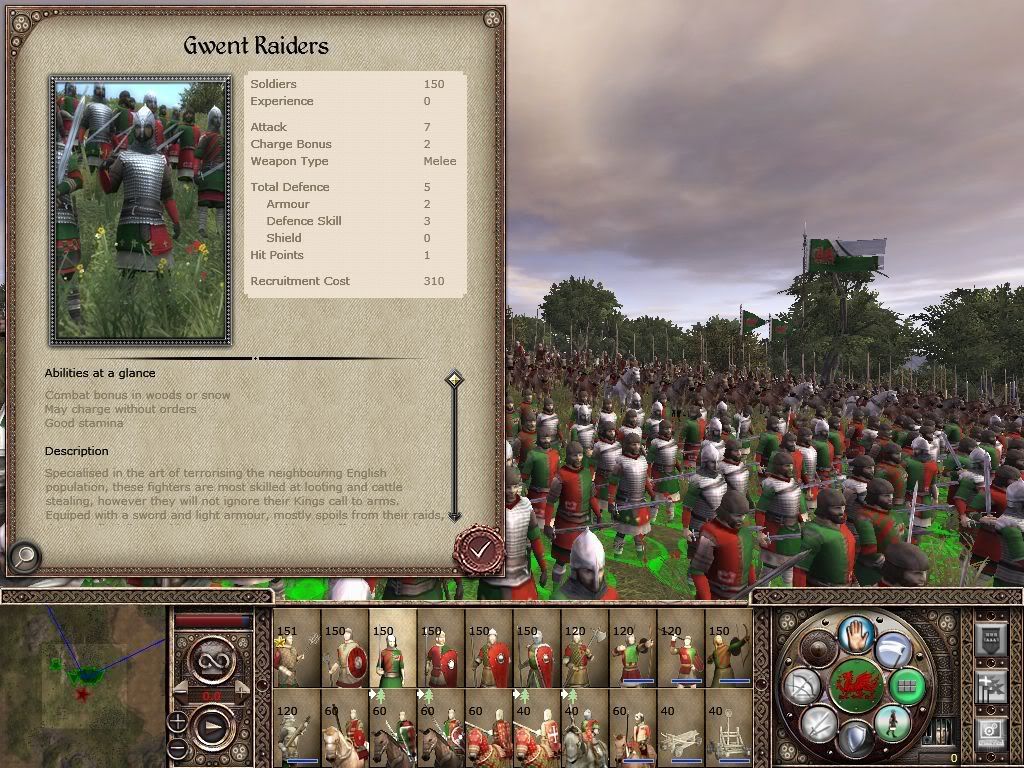Click the magnifying glass on the unit scroll

tap(24, 555)
